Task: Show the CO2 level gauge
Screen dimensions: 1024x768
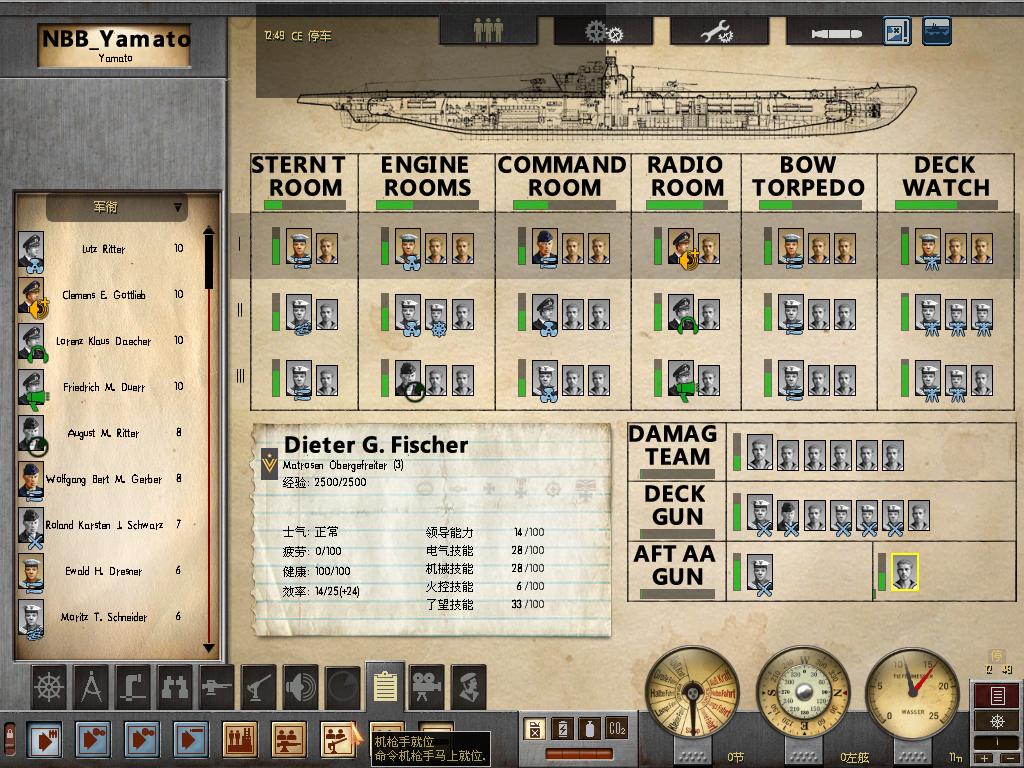Action: tap(617, 728)
